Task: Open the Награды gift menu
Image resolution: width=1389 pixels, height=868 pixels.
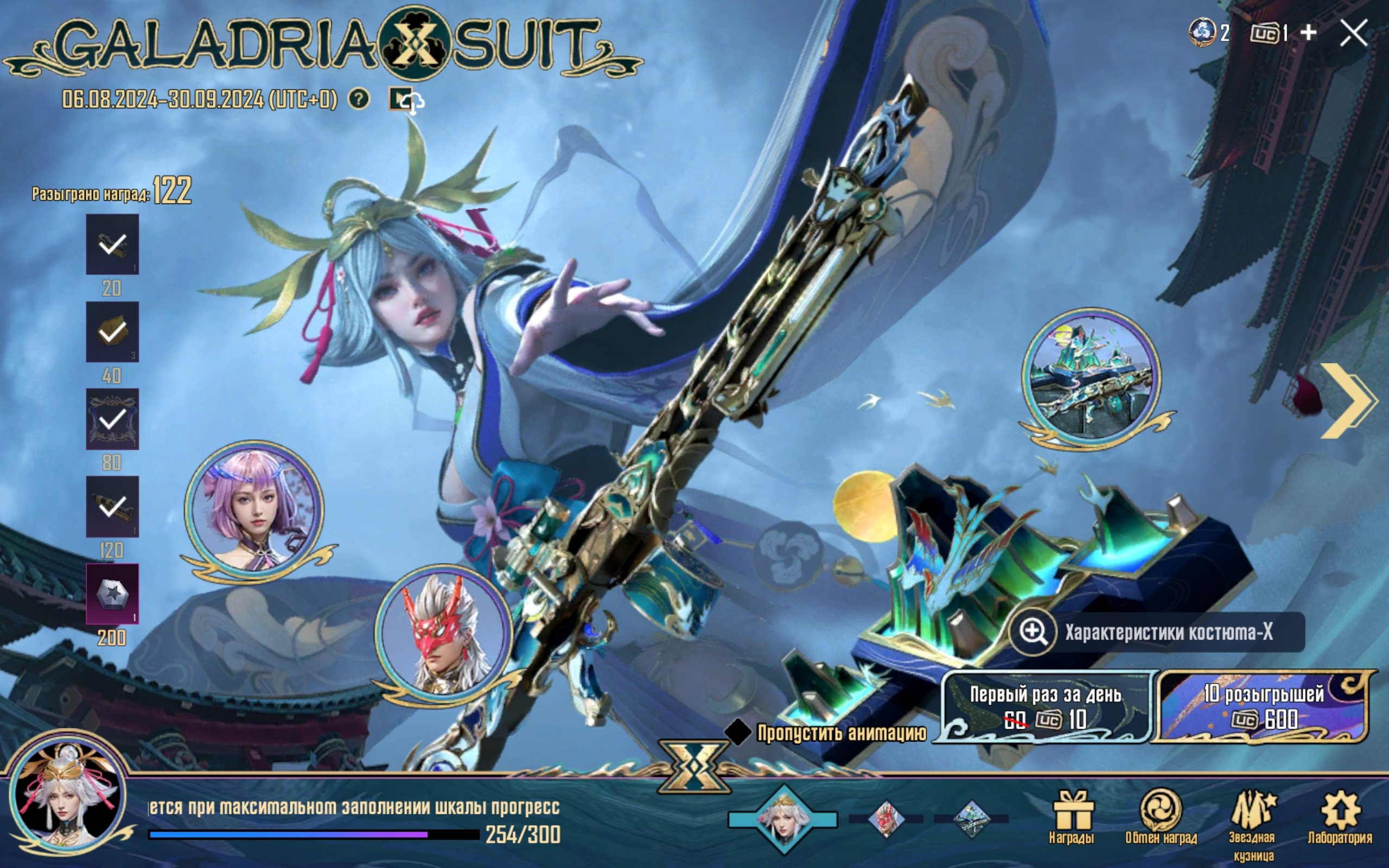Action: click(x=1072, y=818)
